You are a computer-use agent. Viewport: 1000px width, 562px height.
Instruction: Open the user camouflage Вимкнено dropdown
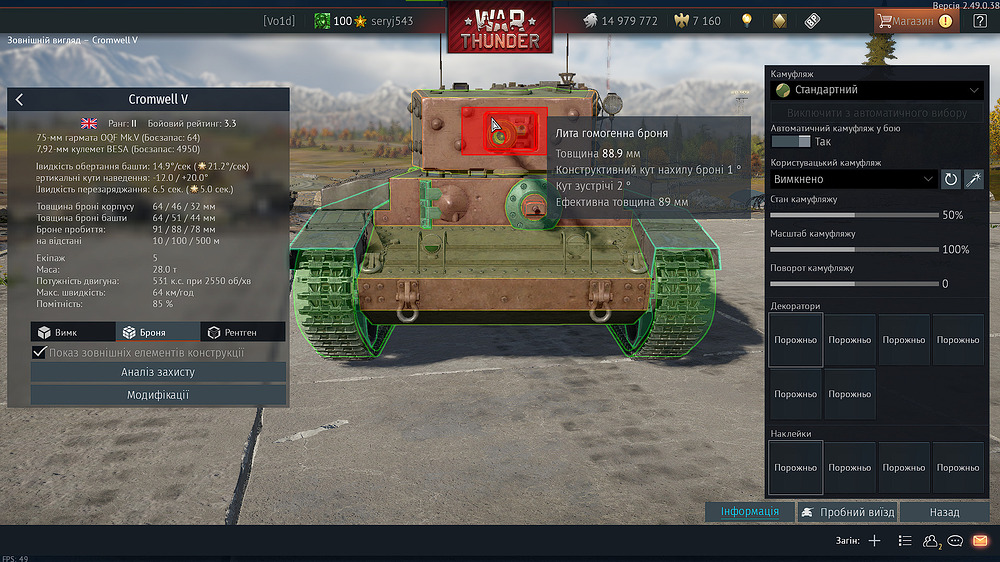[x=853, y=179]
